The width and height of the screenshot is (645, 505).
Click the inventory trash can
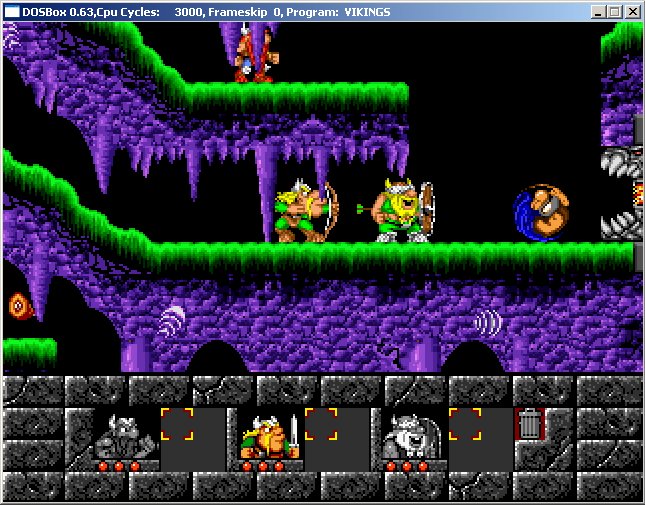coord(529,424)
